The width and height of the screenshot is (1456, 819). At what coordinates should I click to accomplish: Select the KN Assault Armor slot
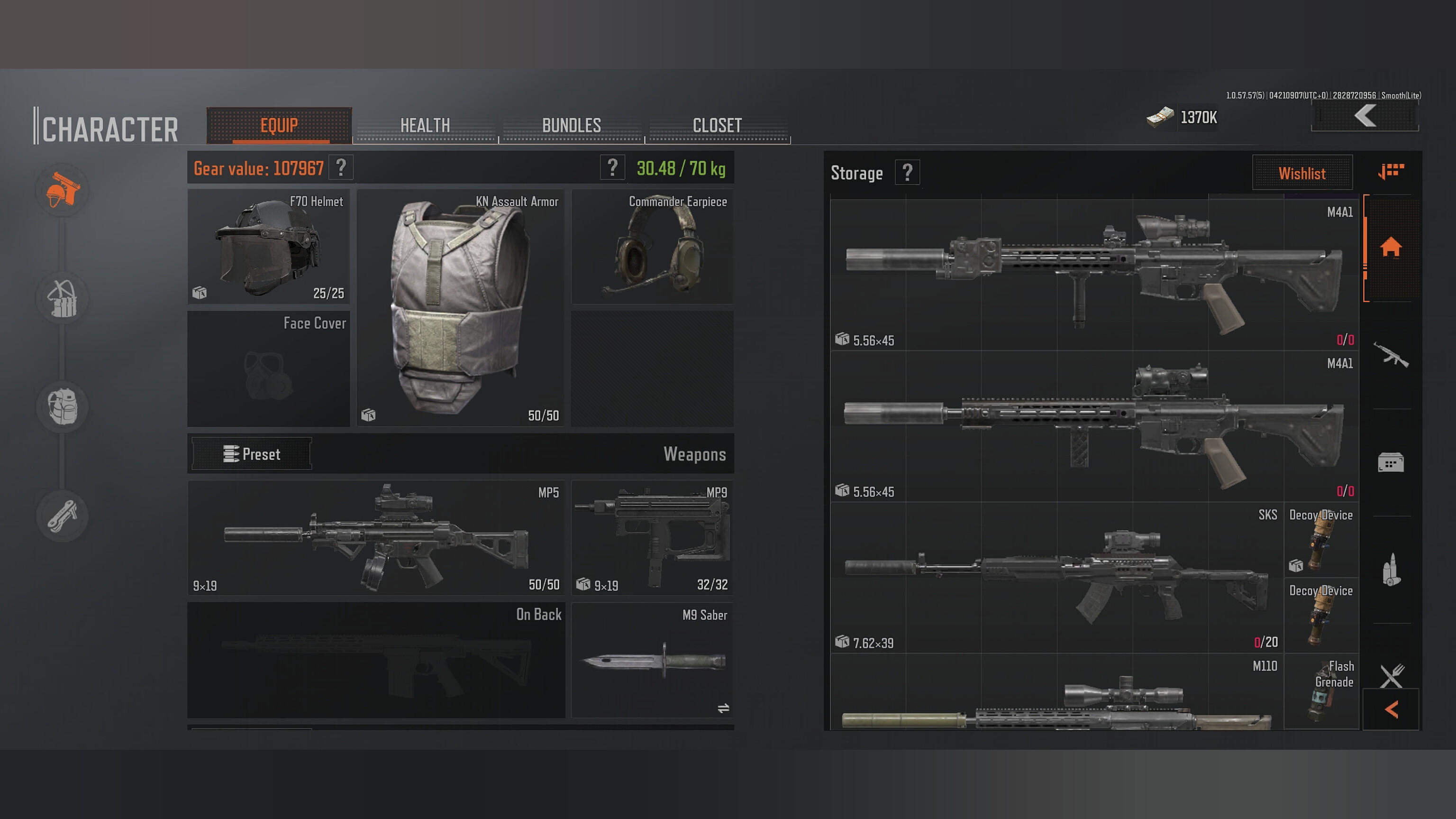461,308
